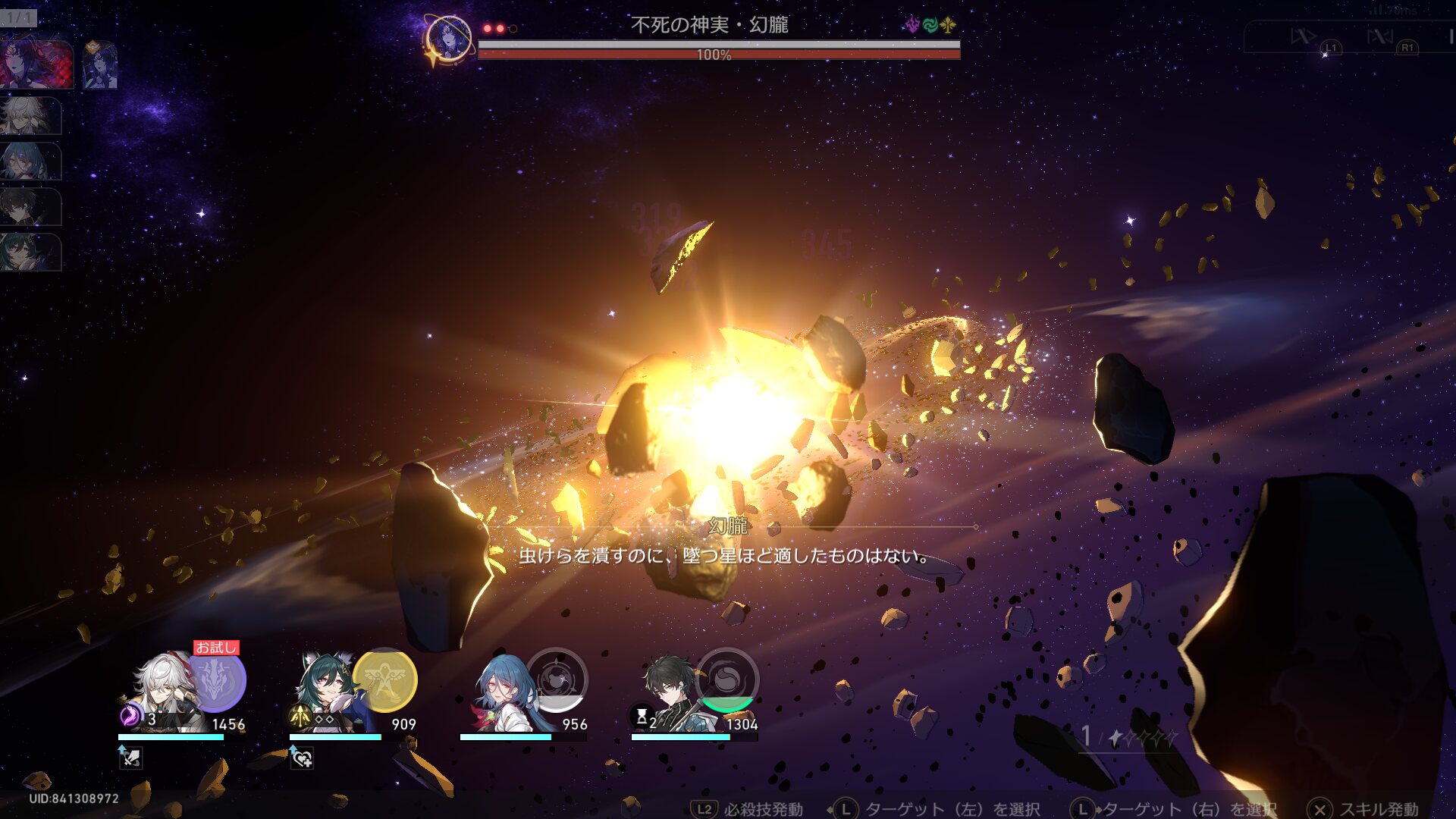
Task: Select the dark-haired male character portrait
Action: [671, 692]
